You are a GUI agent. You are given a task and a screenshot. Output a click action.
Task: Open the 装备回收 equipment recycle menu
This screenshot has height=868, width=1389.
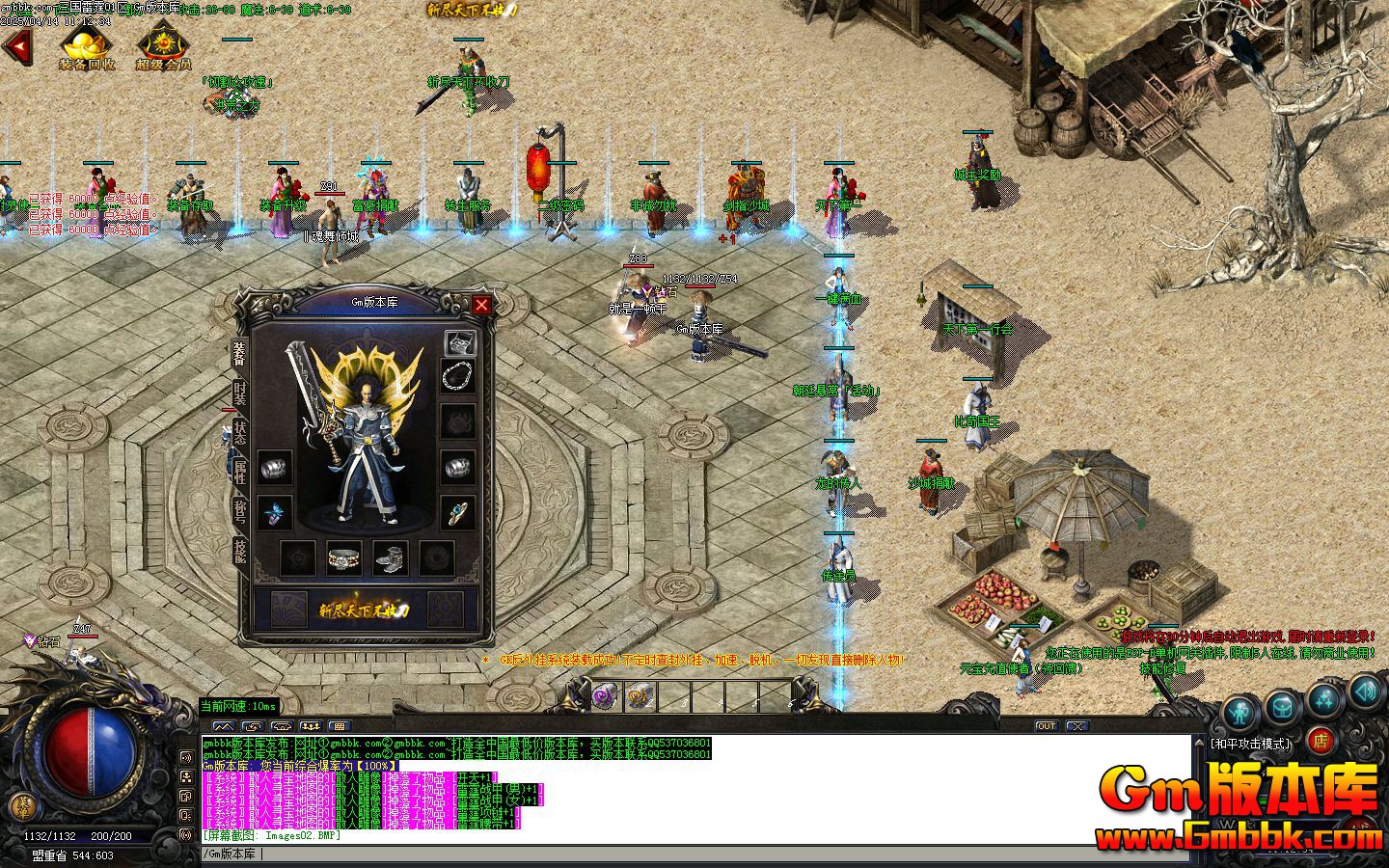pos(87,47)
